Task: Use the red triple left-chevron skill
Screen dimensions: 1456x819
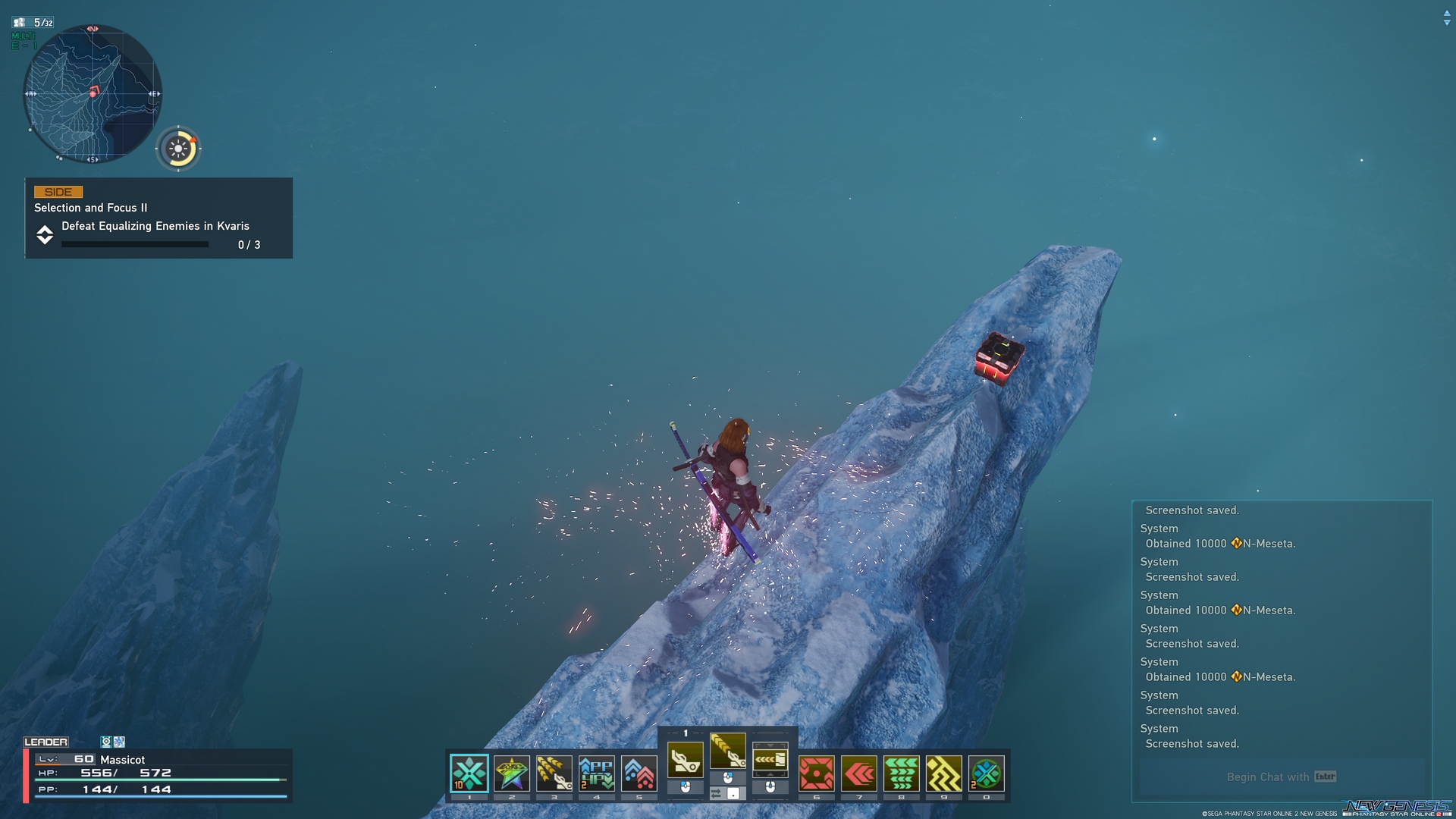Action: (x=859, y=773)
